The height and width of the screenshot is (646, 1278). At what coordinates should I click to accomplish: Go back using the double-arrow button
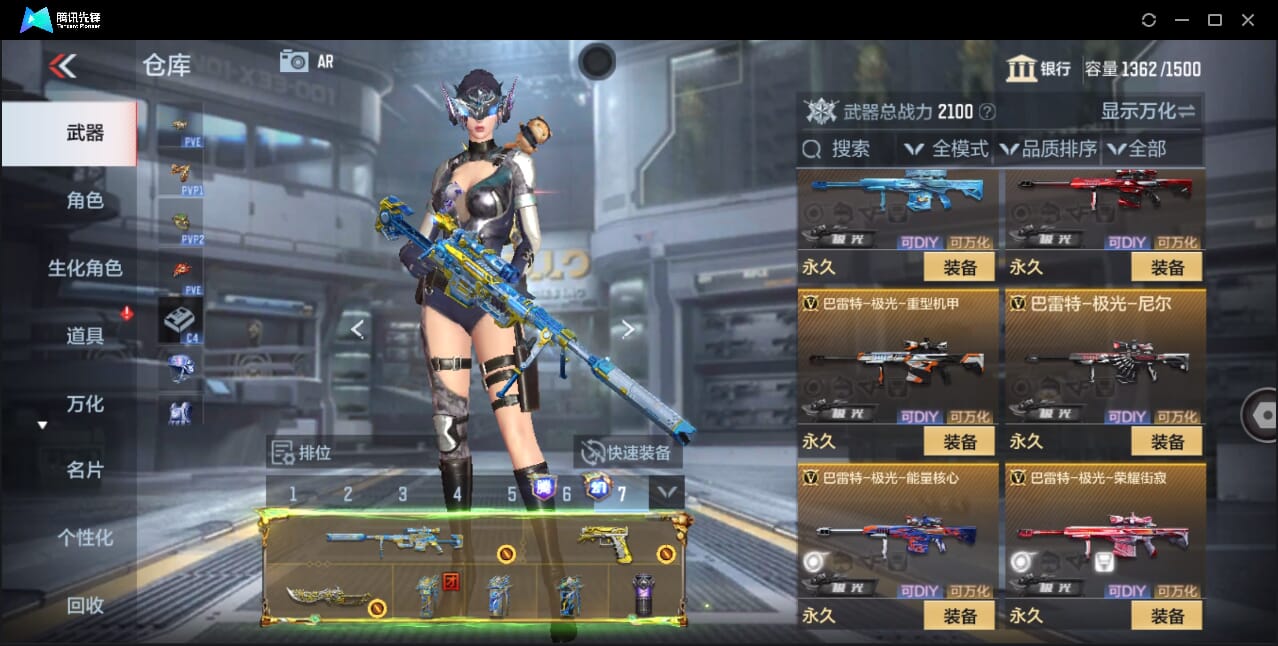coord(62,66)
